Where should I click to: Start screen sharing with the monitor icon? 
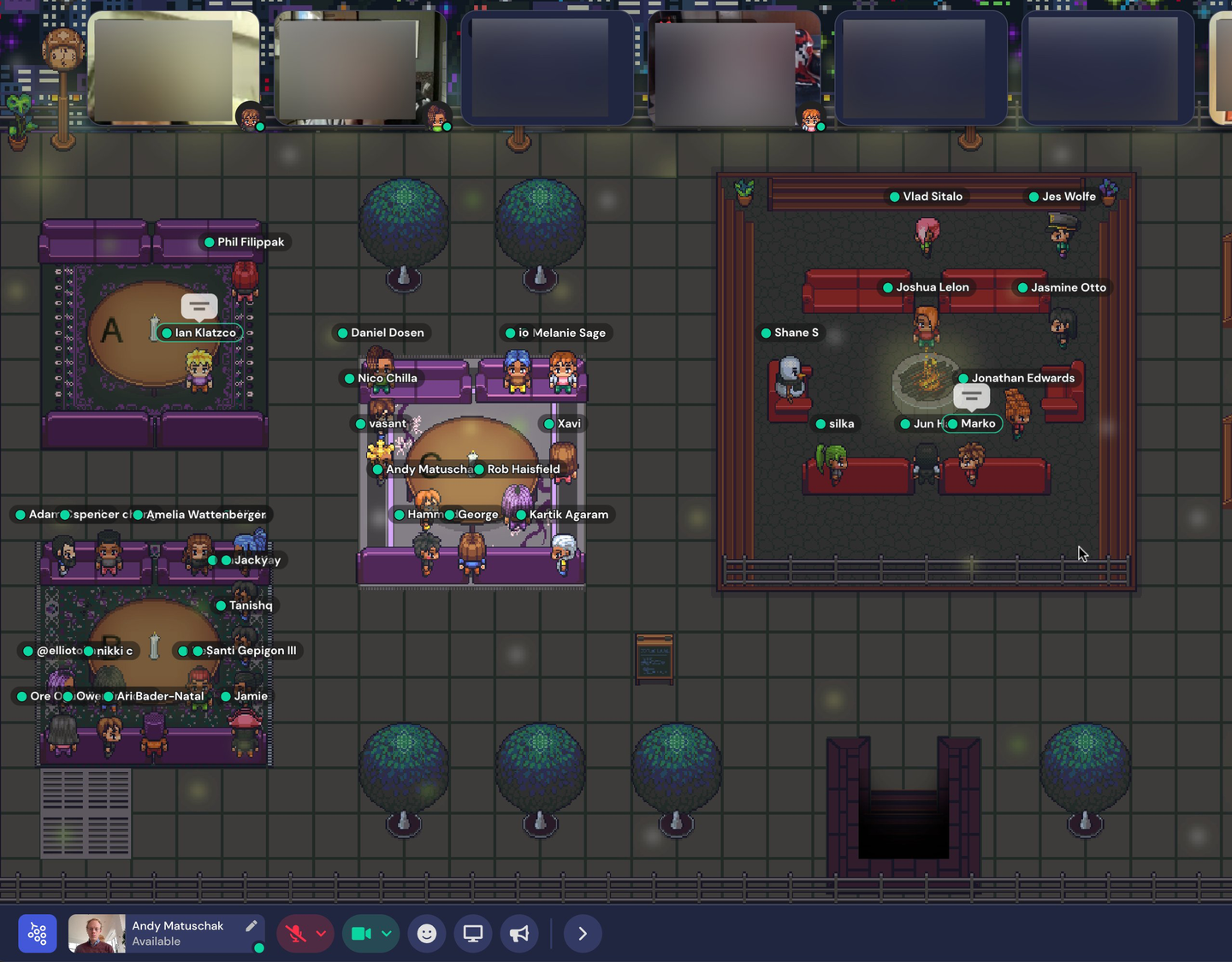point(473,934)
